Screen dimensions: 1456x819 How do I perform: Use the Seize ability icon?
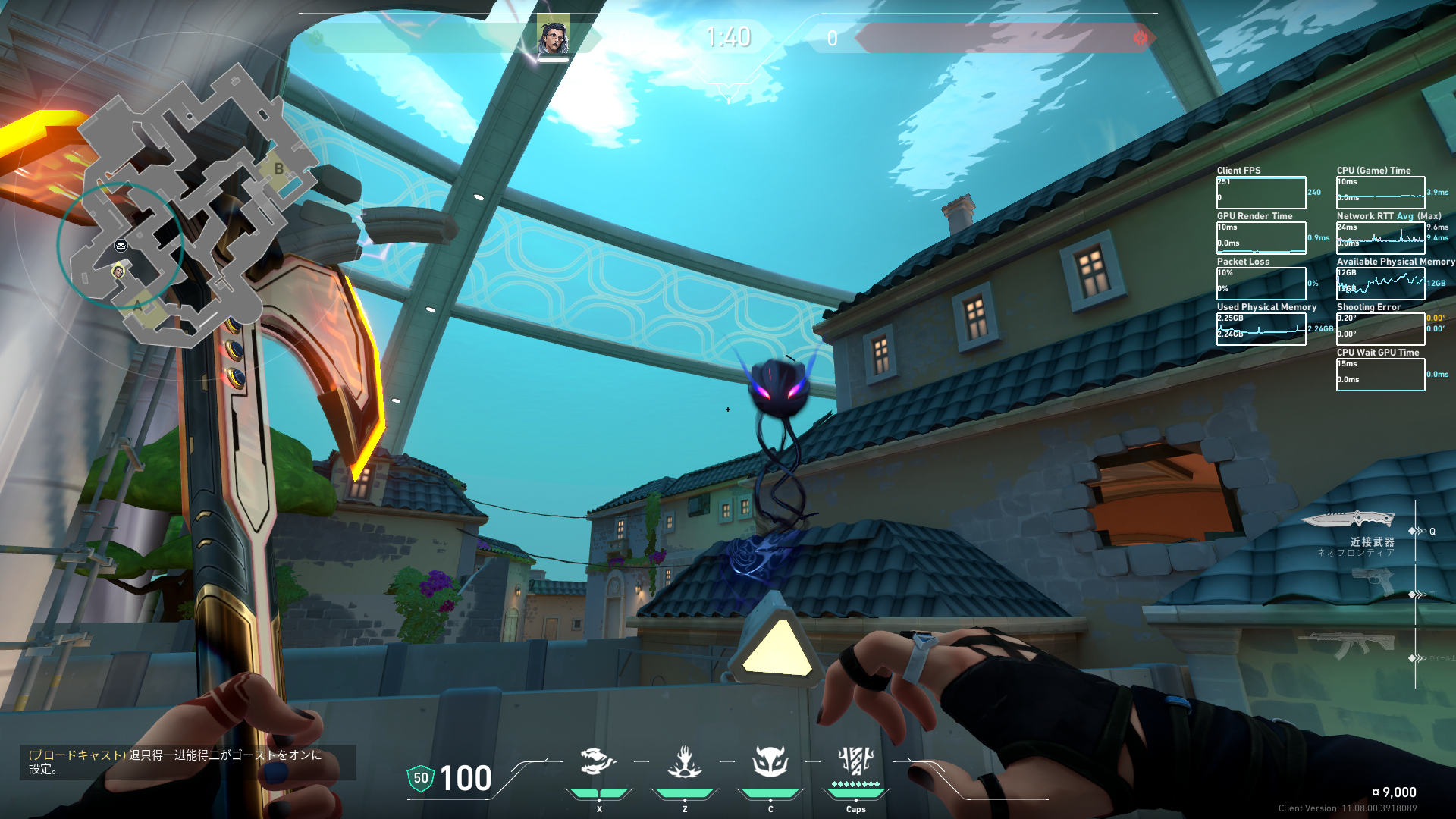click(685, 762)
